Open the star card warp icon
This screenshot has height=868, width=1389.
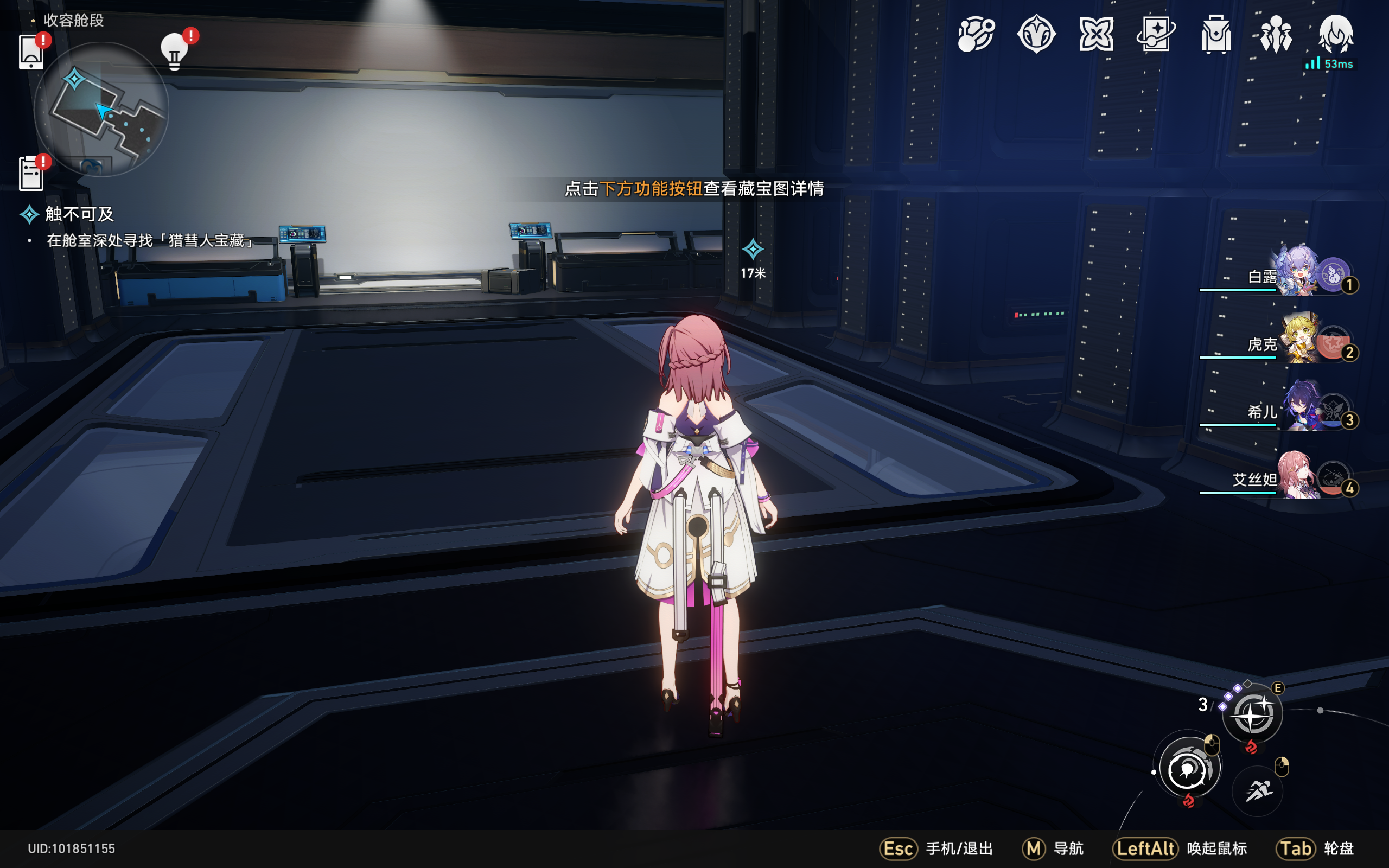coord(1155,34)
